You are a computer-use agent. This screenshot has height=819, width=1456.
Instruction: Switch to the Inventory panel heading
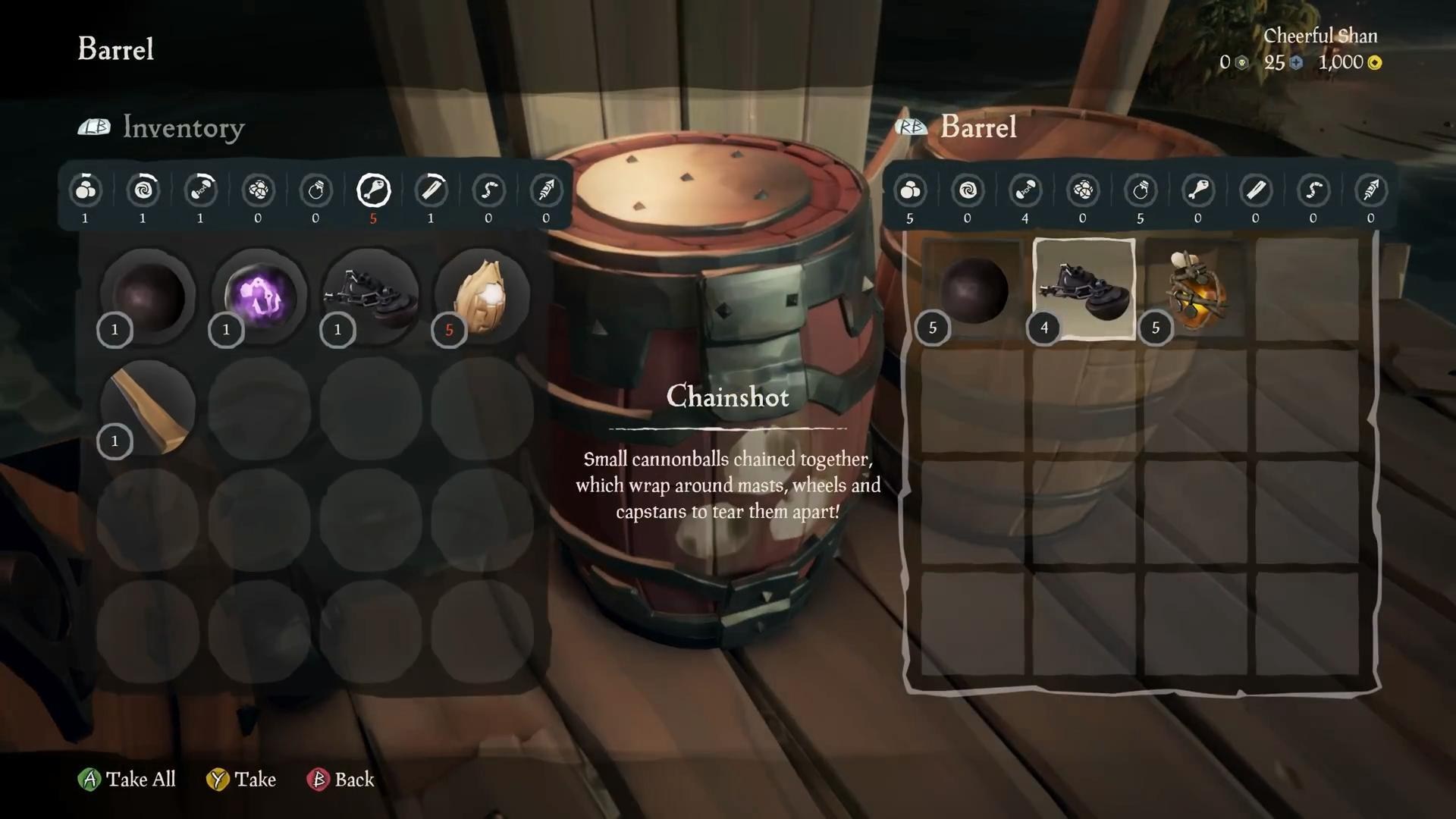pos(183,127)
